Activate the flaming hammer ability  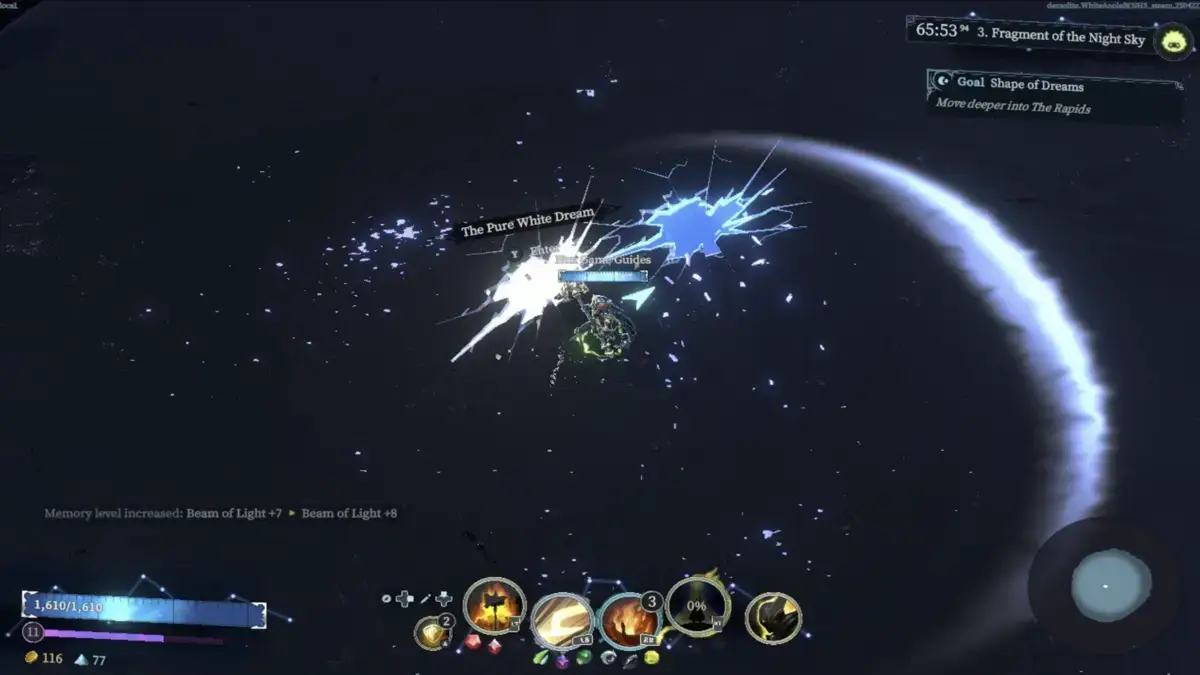495,606
